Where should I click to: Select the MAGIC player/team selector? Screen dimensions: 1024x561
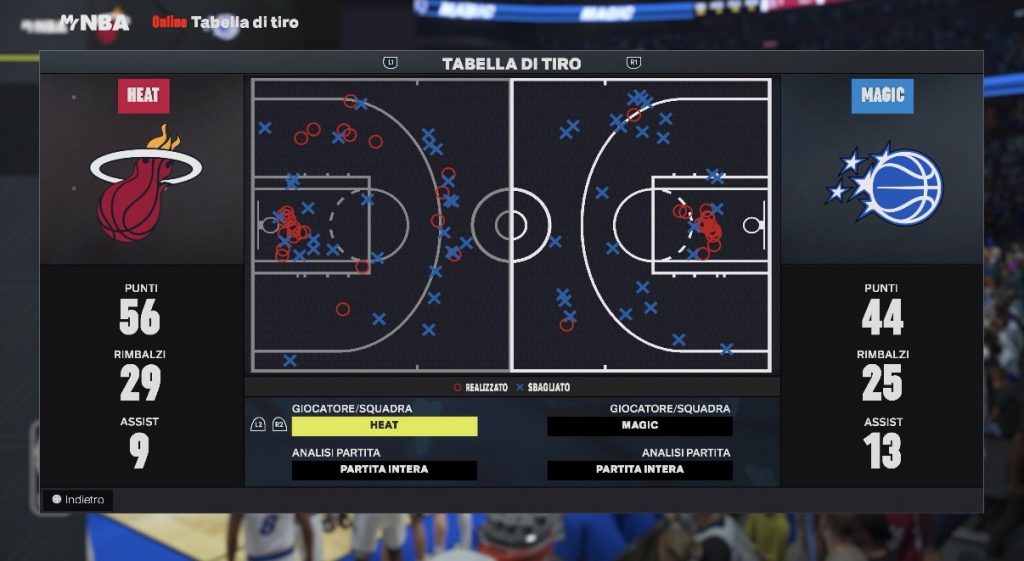click(640, 426)
